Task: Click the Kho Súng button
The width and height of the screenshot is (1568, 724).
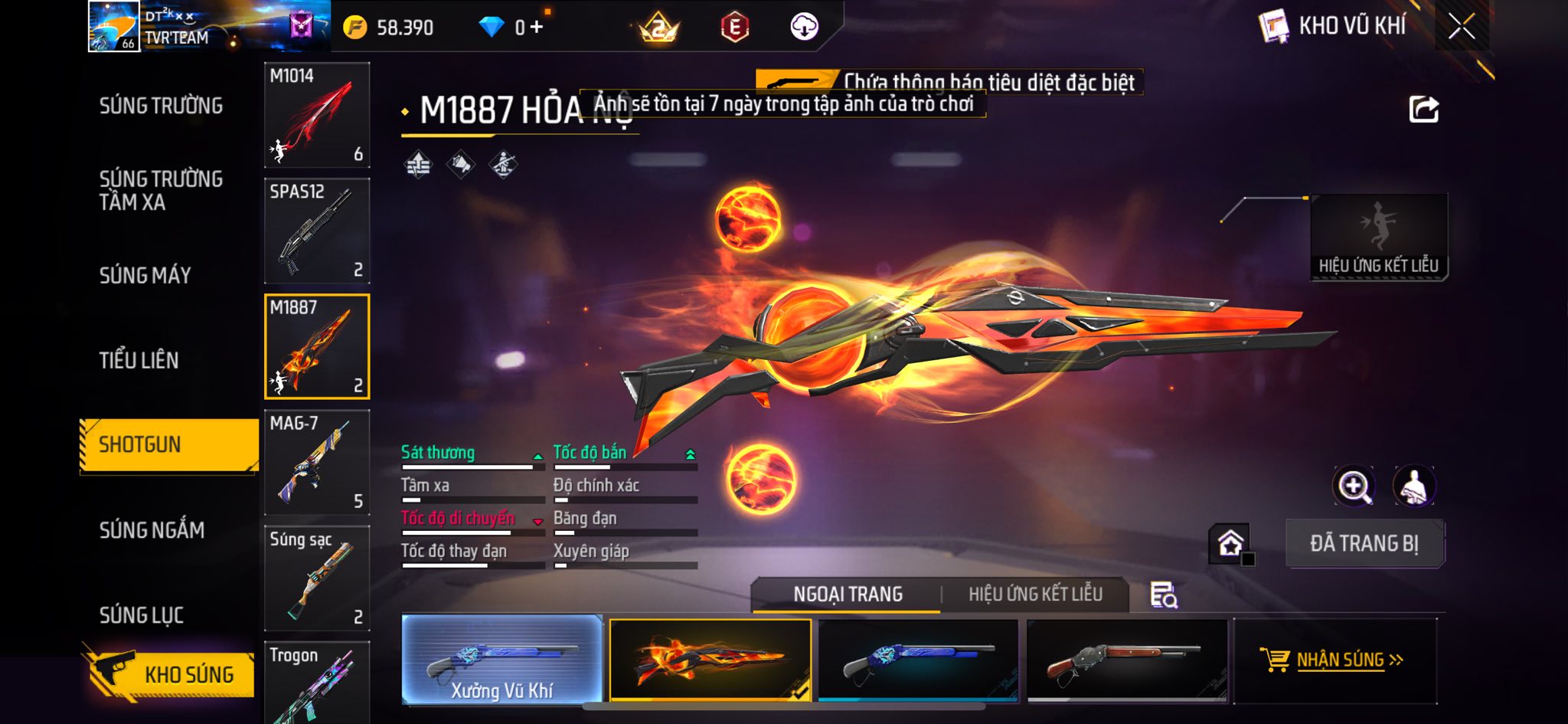Action: [x=170, y=673]
